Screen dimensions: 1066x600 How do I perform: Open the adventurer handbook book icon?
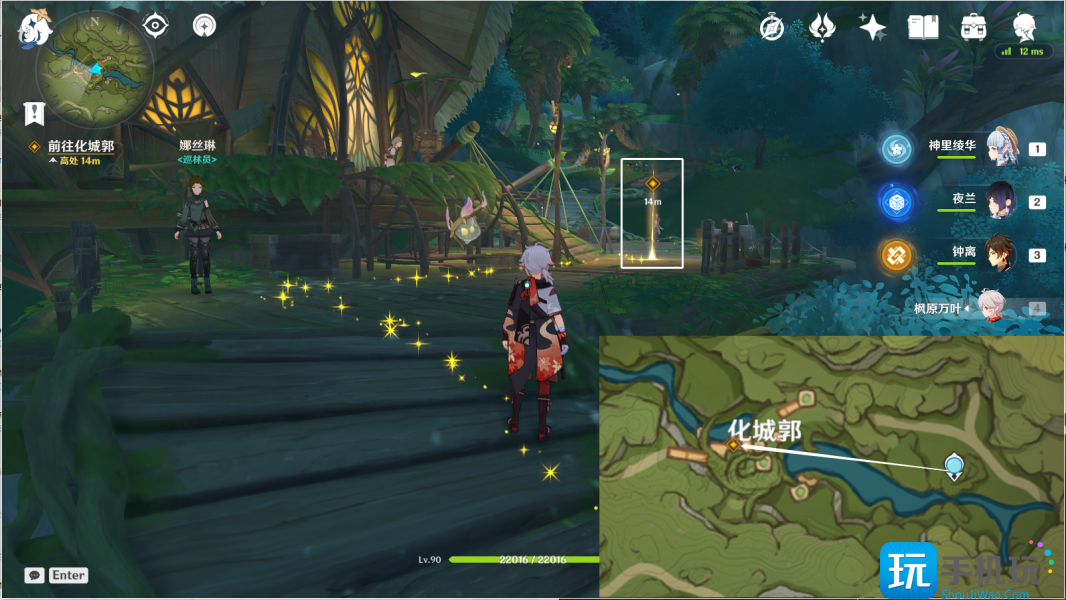(922, 27)
